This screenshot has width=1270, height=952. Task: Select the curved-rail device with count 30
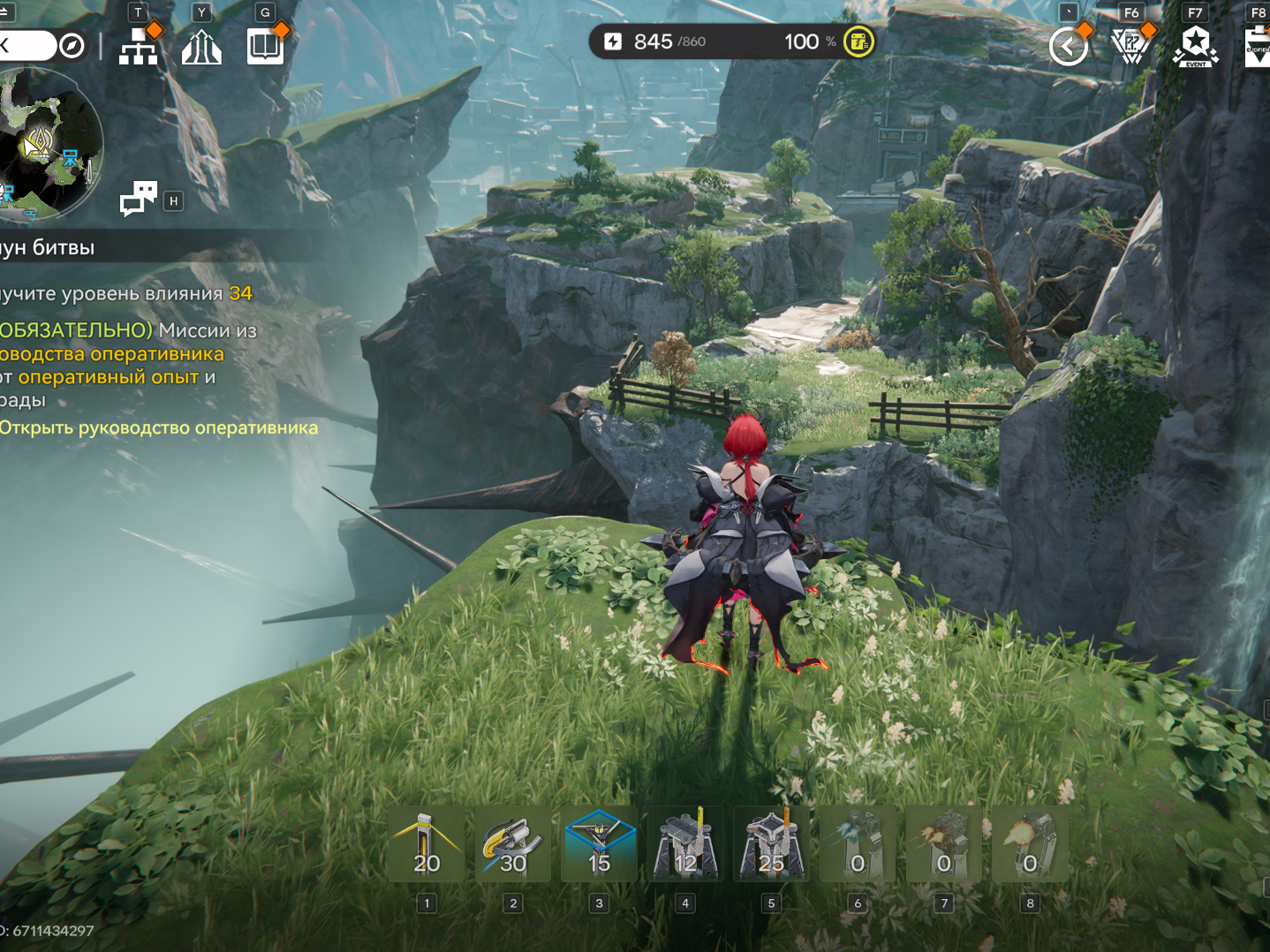tap(513, 844)
